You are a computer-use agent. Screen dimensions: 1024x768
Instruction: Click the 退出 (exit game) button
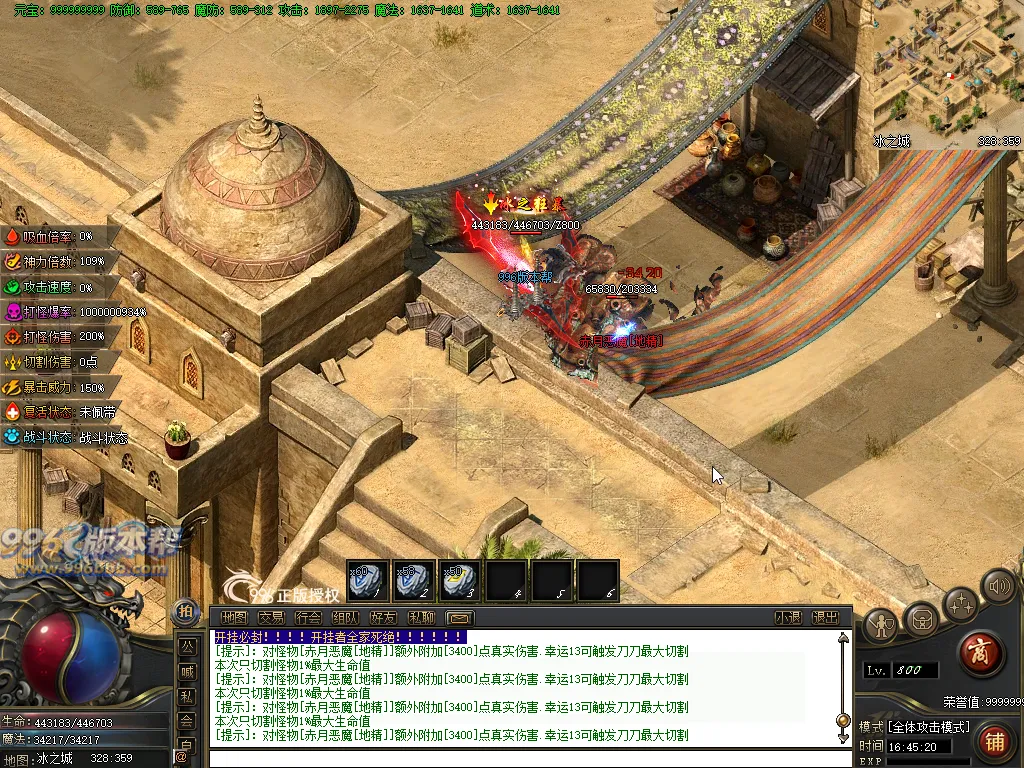coord(825,618)
